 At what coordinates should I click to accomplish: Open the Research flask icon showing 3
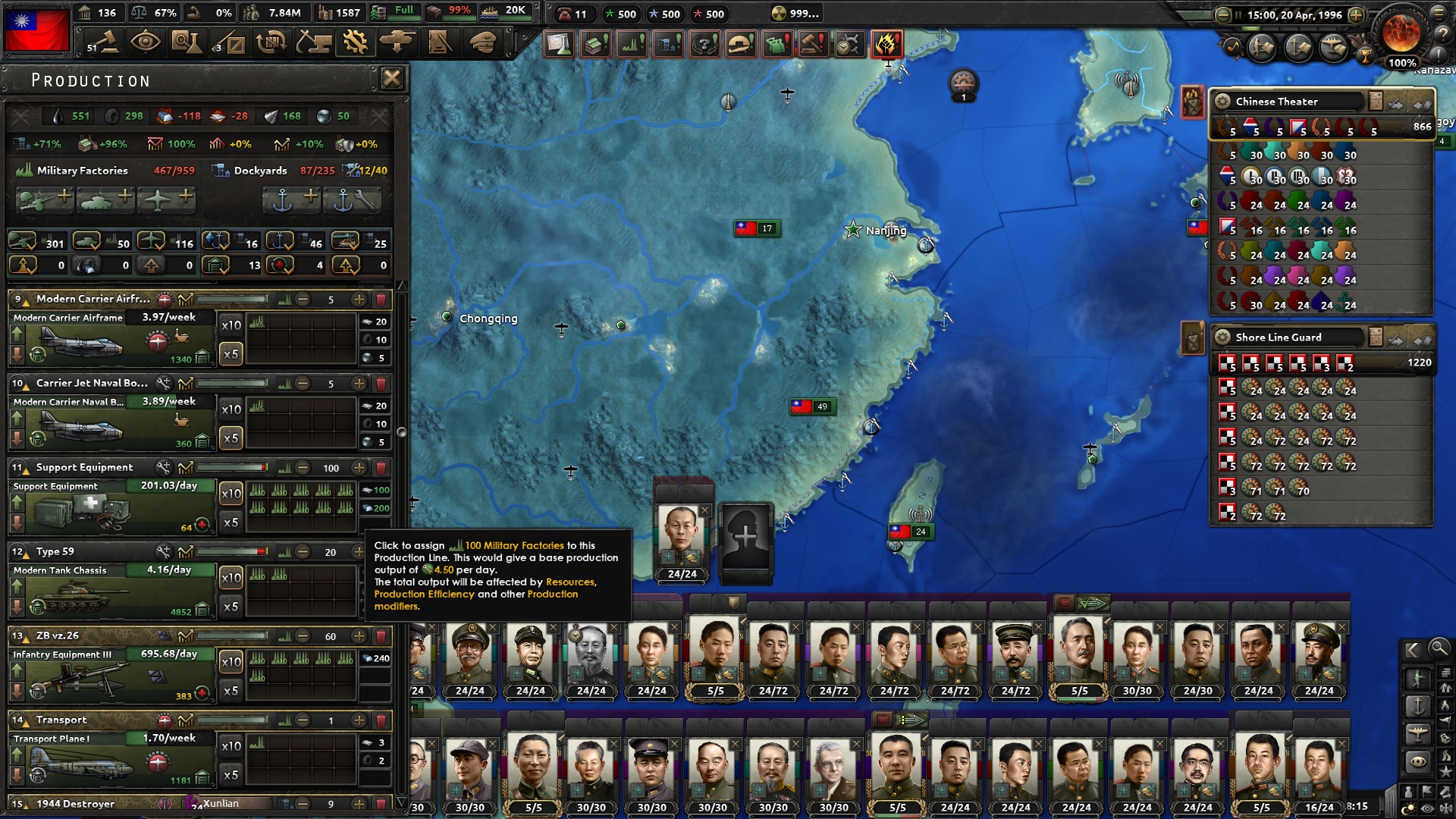(188, 43)
